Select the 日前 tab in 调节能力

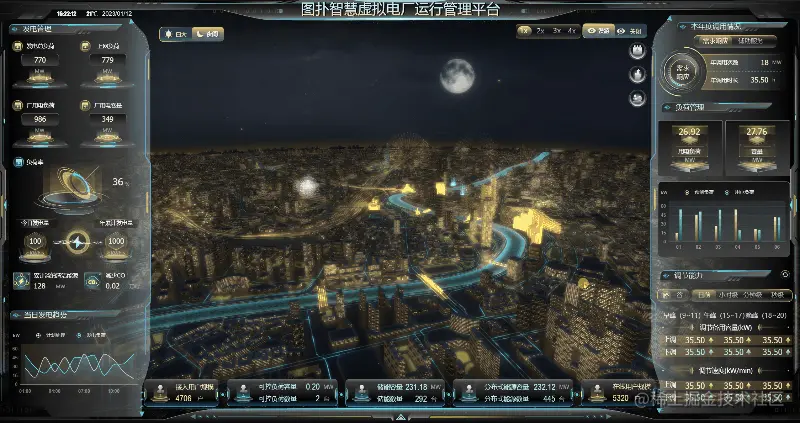coord(703,295)
